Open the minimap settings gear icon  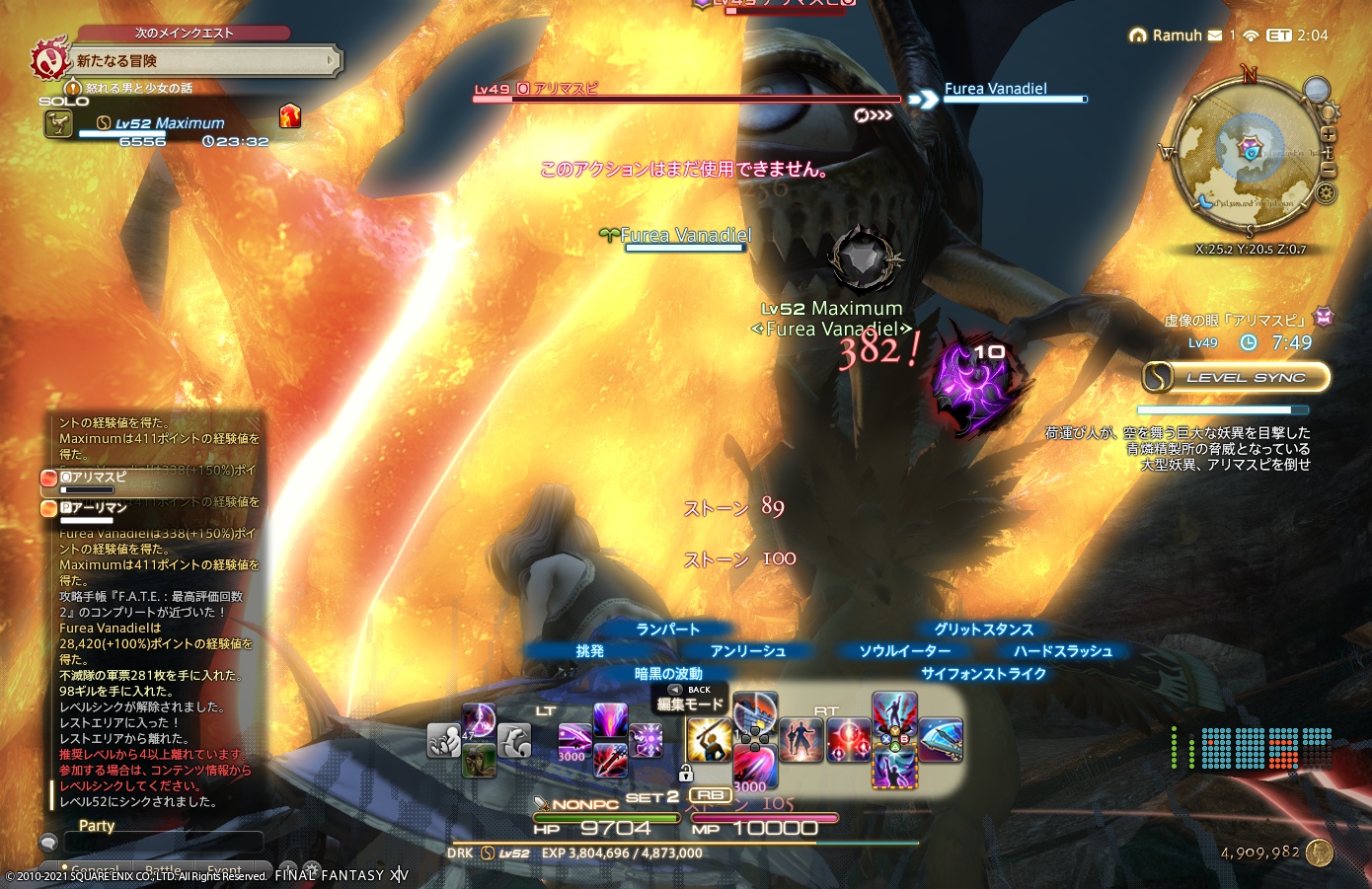pyautogui.click(x=1326, y=192)
